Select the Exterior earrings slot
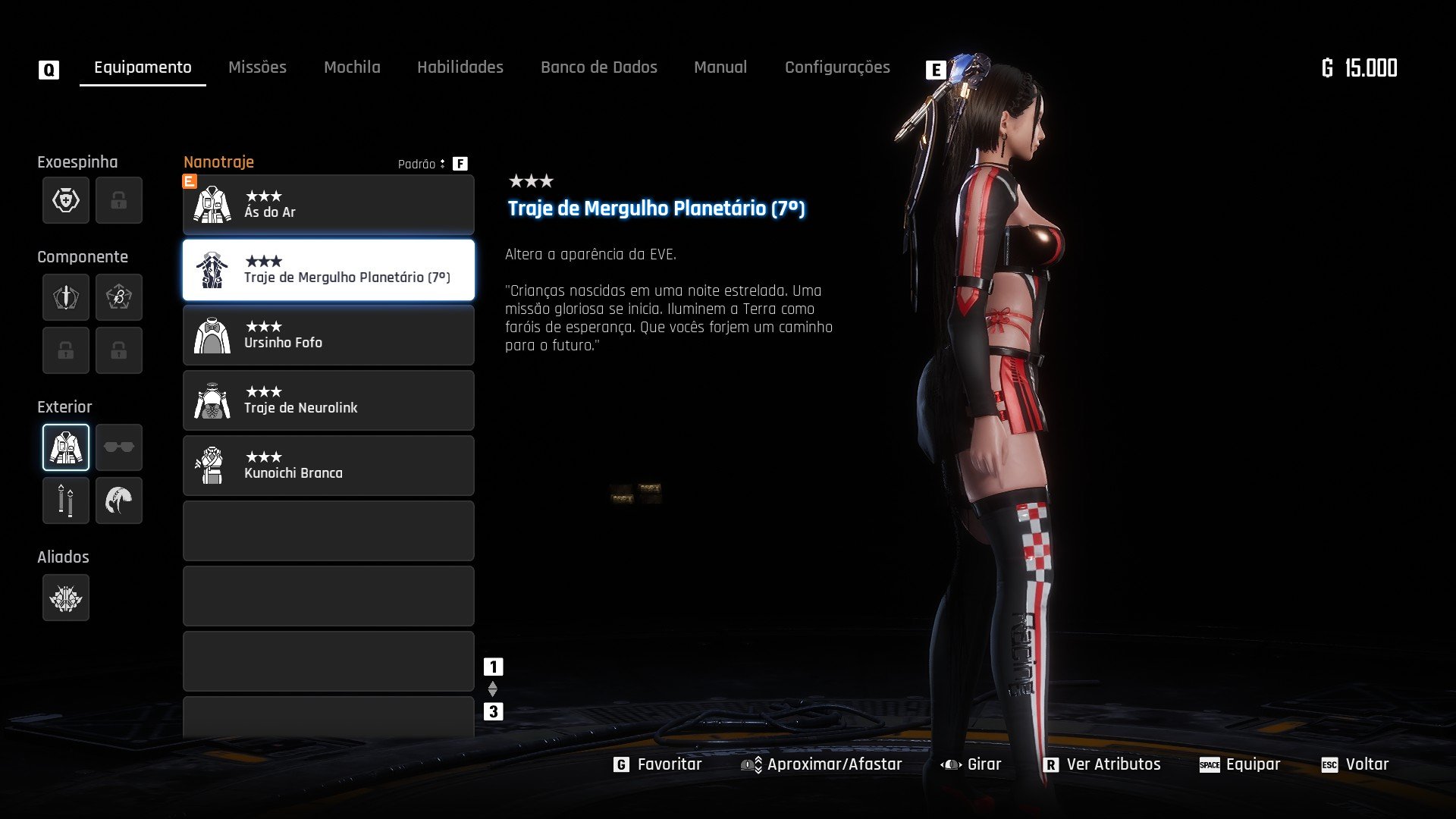 66,500
